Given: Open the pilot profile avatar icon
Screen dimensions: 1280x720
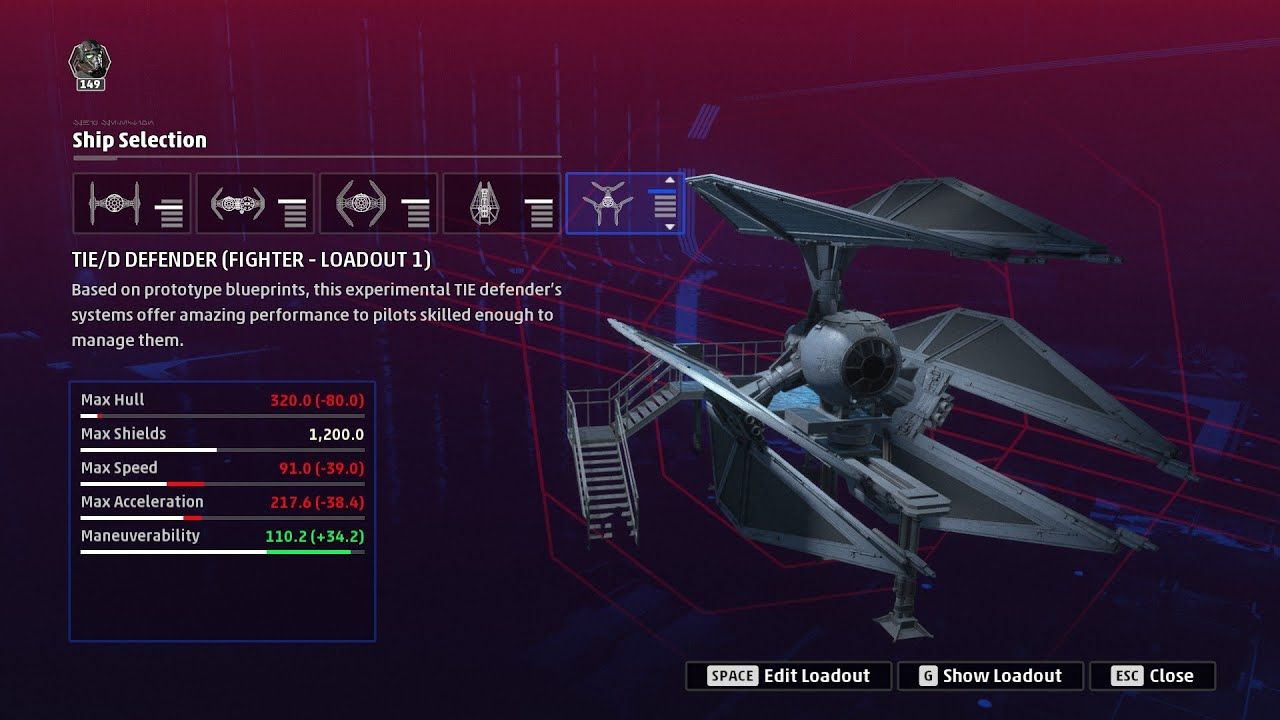Looking at the screenshot, I should [90, 62].
